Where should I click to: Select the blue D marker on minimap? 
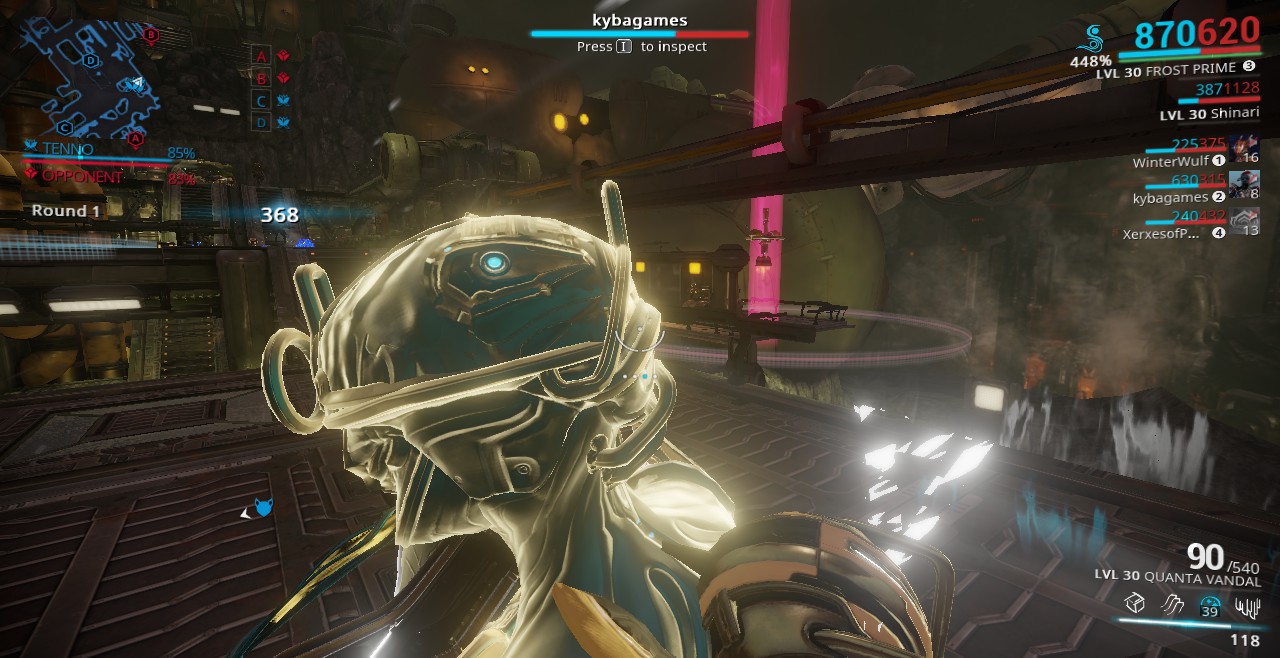(91, 60)
